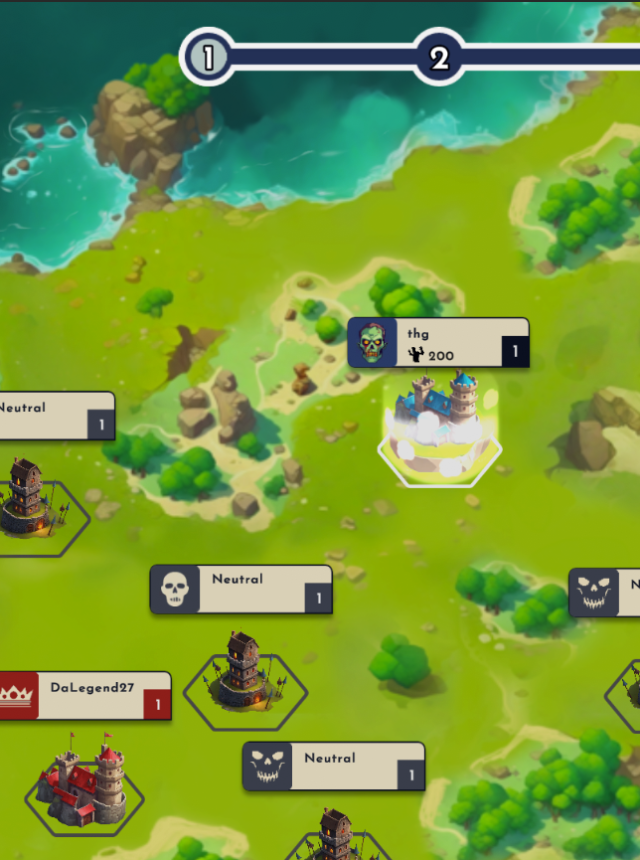Select step 1 on the progress track
Screen dimensions: 640x860
tap(208, 57)
